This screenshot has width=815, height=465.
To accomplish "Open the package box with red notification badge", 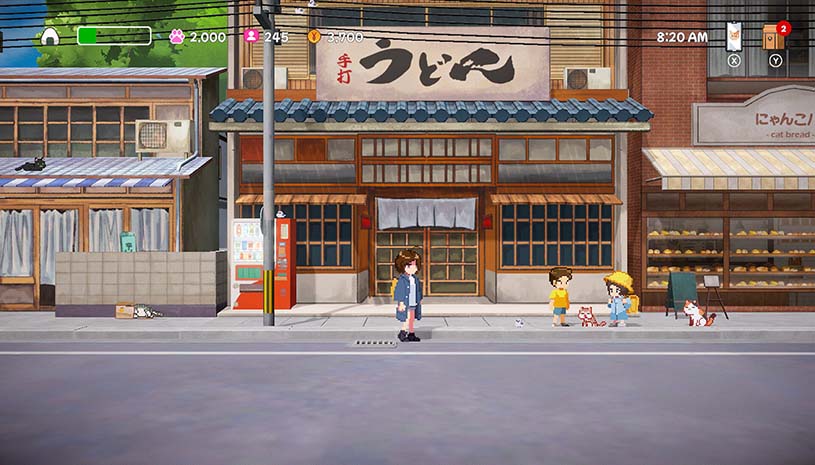I will [x=773, y=37].
